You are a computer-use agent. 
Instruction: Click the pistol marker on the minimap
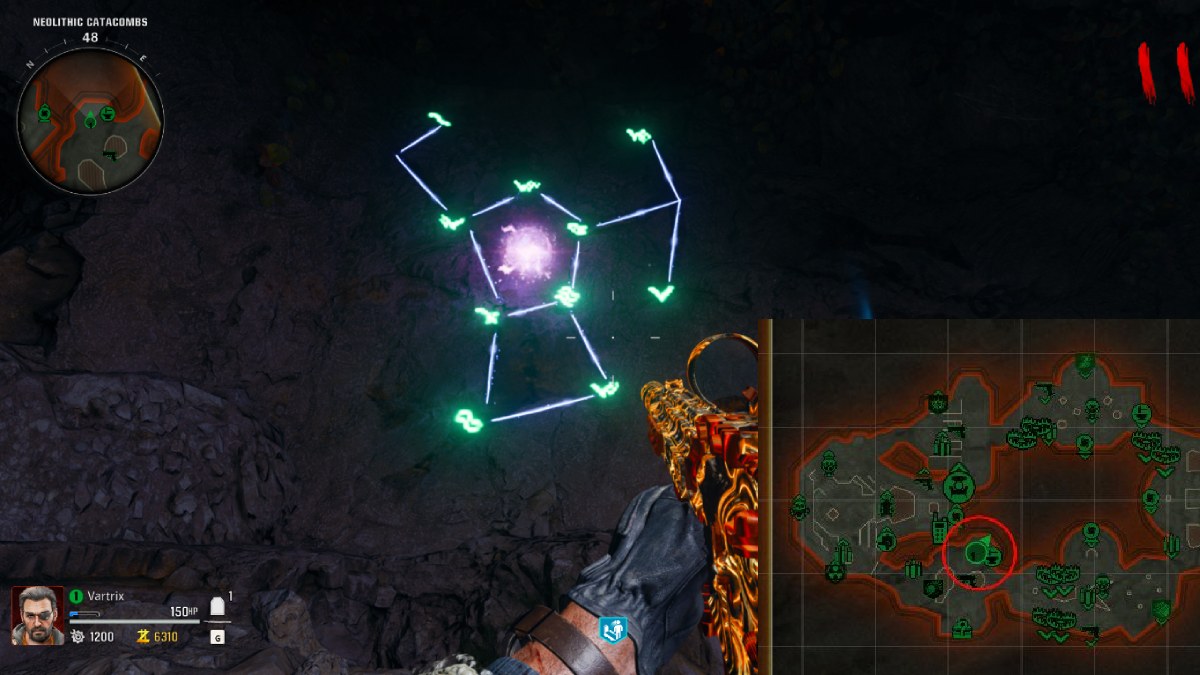coord(112,154)
